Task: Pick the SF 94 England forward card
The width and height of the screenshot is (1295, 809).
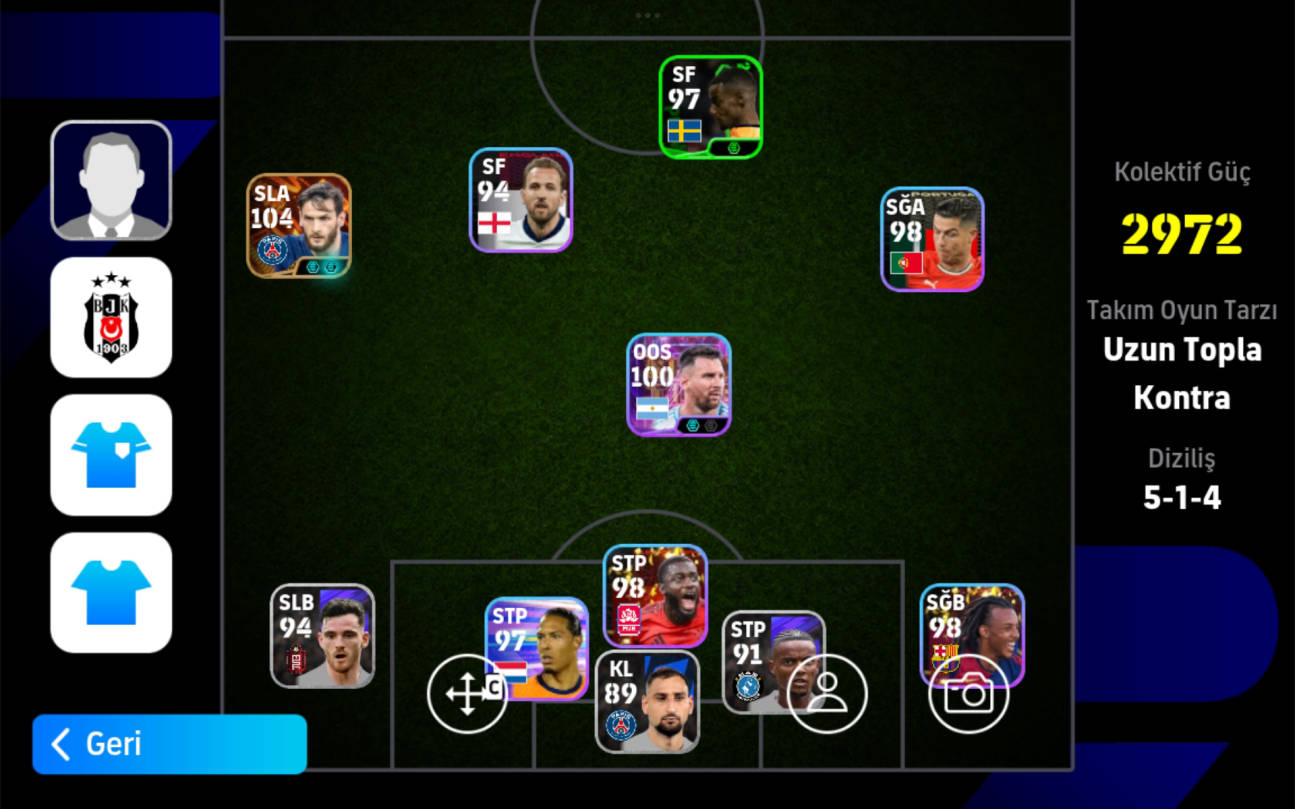Action: 521,200
